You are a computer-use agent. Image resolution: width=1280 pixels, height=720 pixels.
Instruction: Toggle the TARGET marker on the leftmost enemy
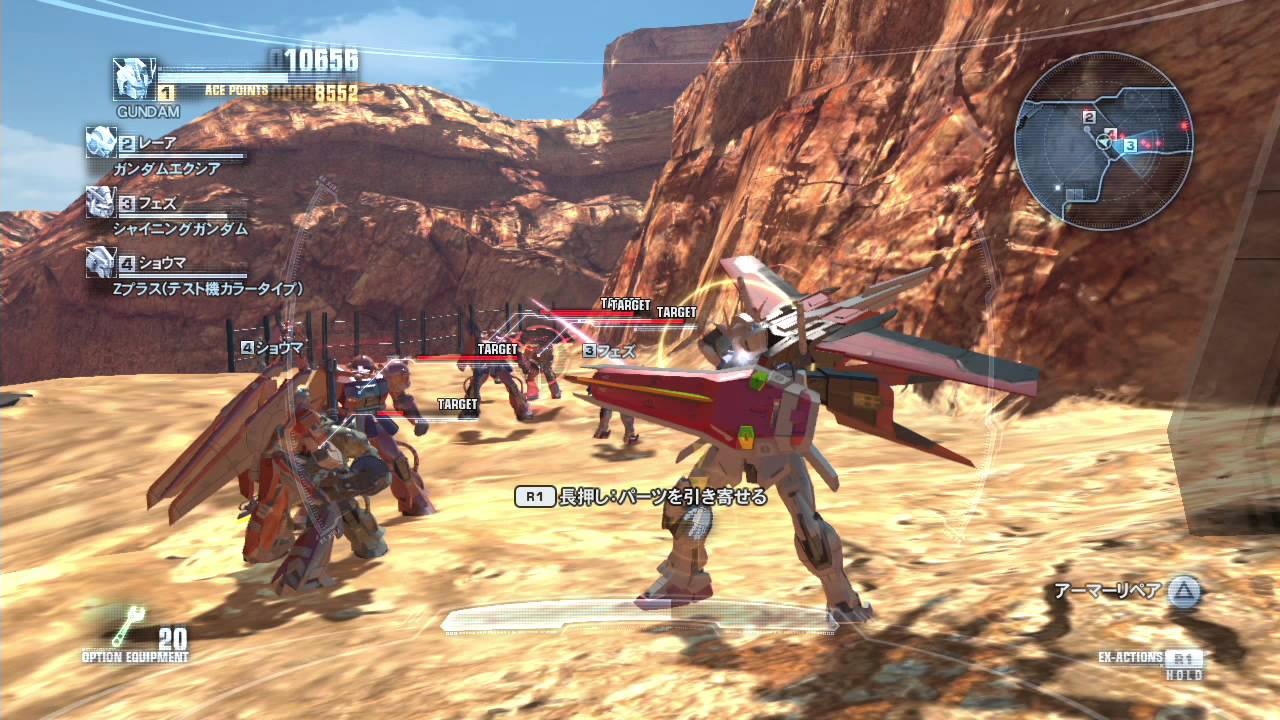tap(455, 403)
